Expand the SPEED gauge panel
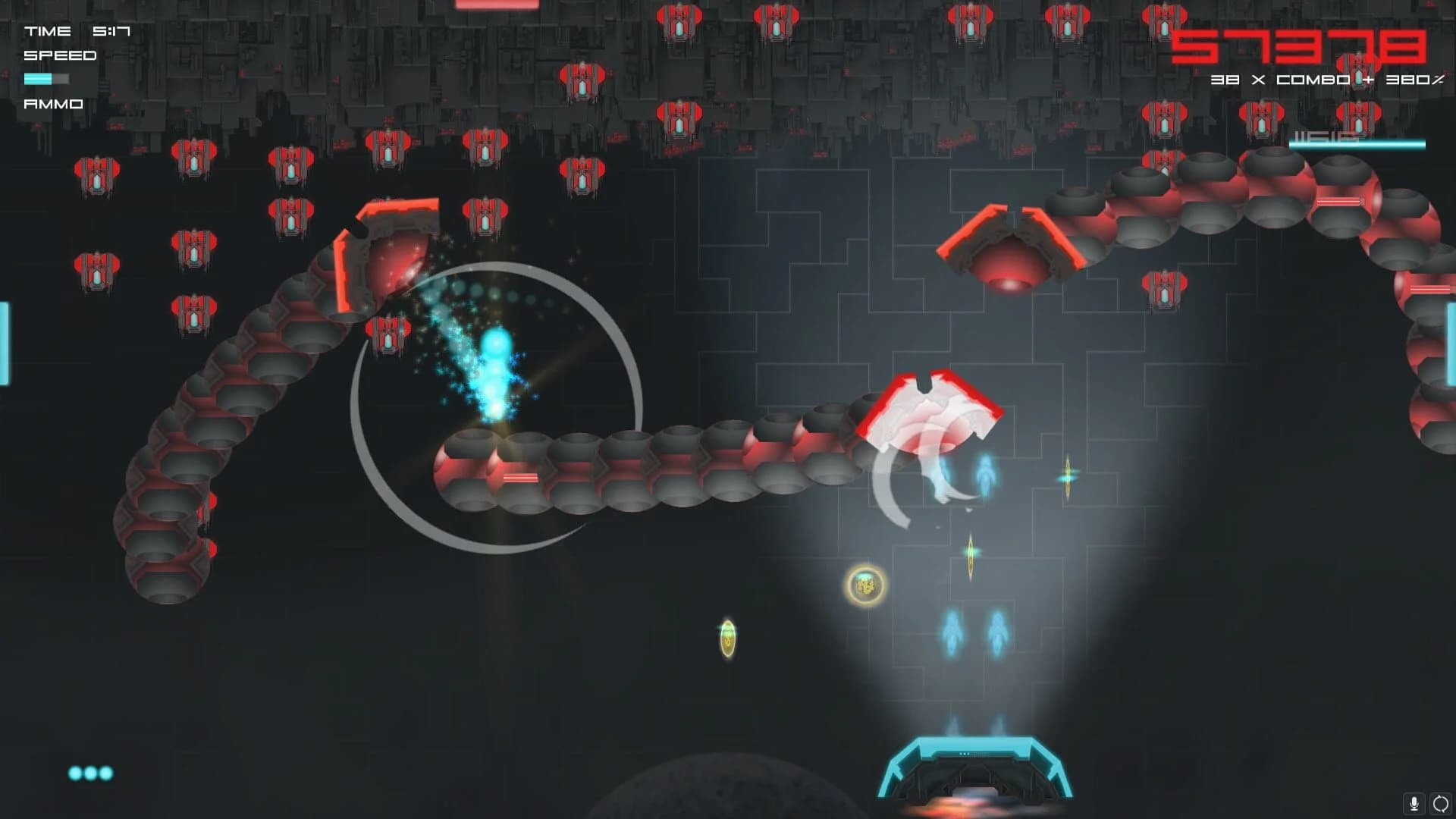This screenshot has height=819, width=1456. pos(59,55)
